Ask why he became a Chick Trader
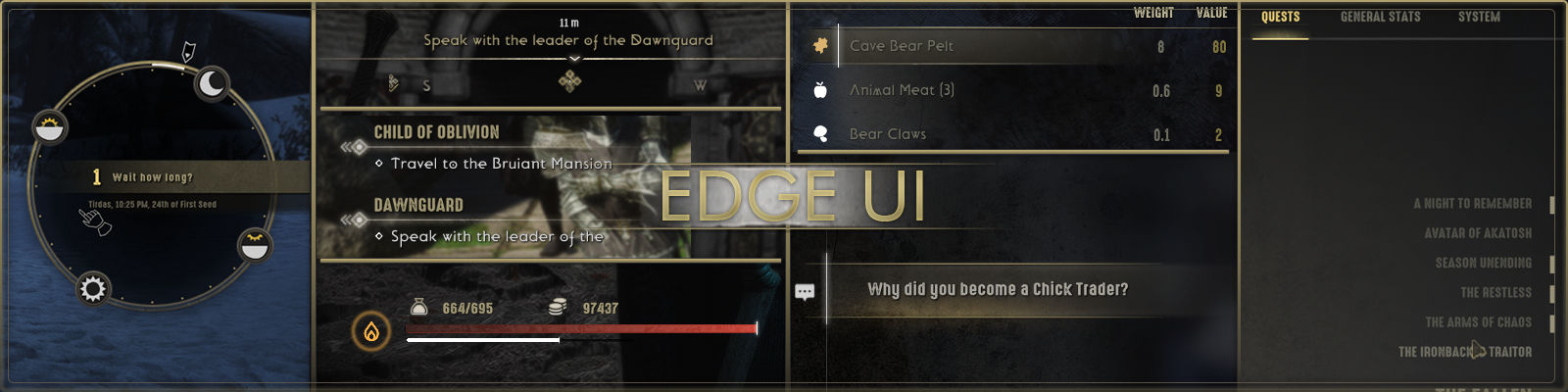This screenshot has width=1568, height=392. pyautogui.click(x=998, y=289)
